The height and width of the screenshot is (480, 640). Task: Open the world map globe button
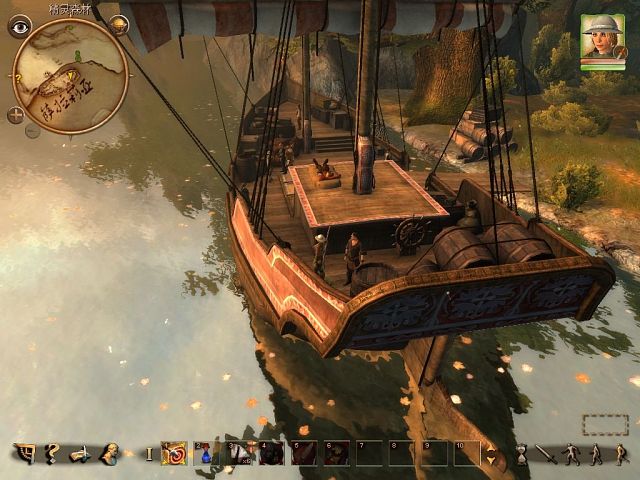tap(120, 25)
